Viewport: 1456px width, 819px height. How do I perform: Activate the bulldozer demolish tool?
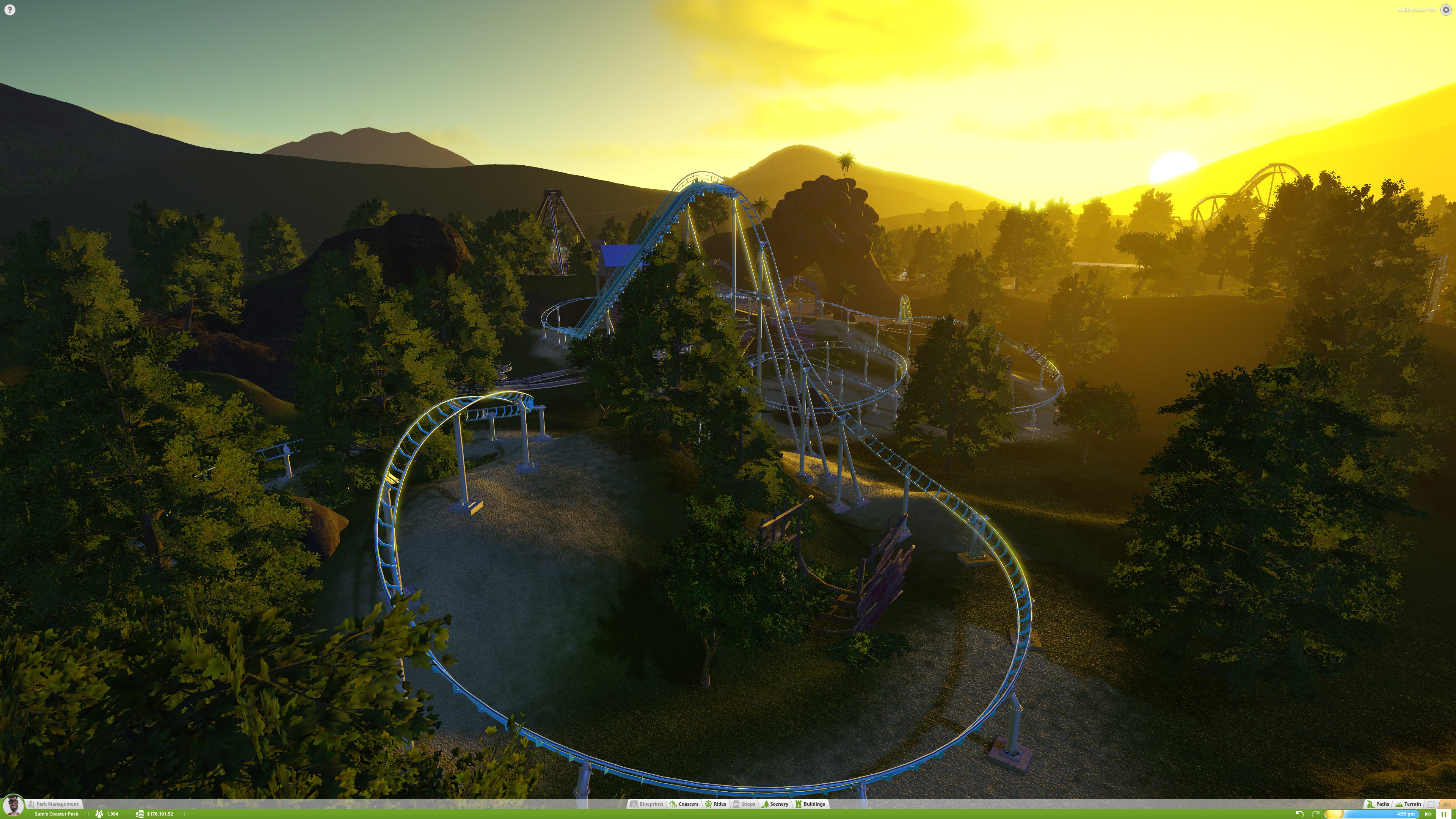[1447, 804]
